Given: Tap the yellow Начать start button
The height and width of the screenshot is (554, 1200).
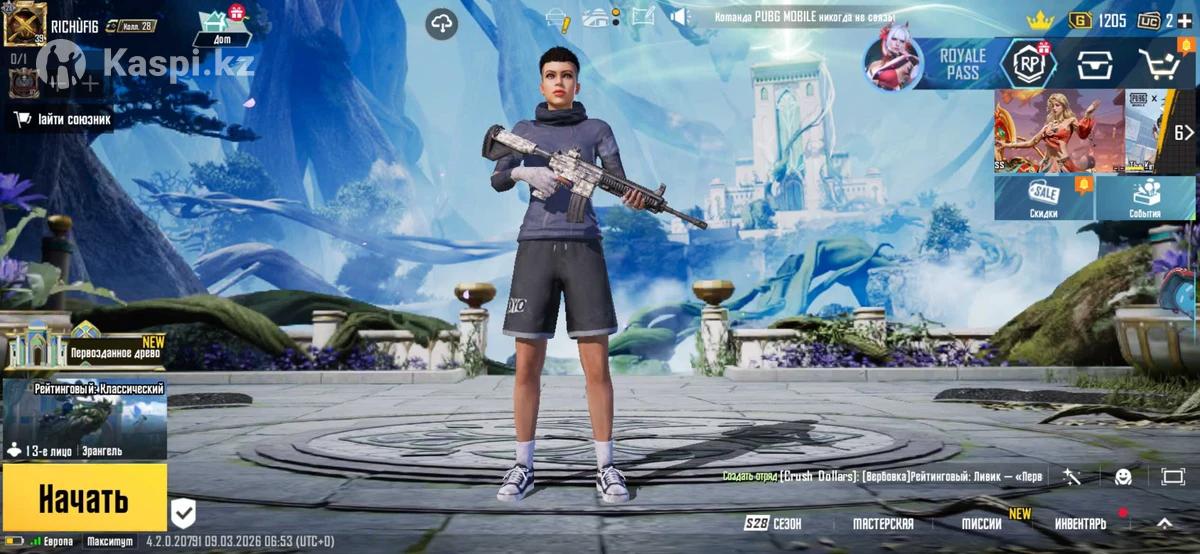Looking at the screenshot, I should point(84,497).
